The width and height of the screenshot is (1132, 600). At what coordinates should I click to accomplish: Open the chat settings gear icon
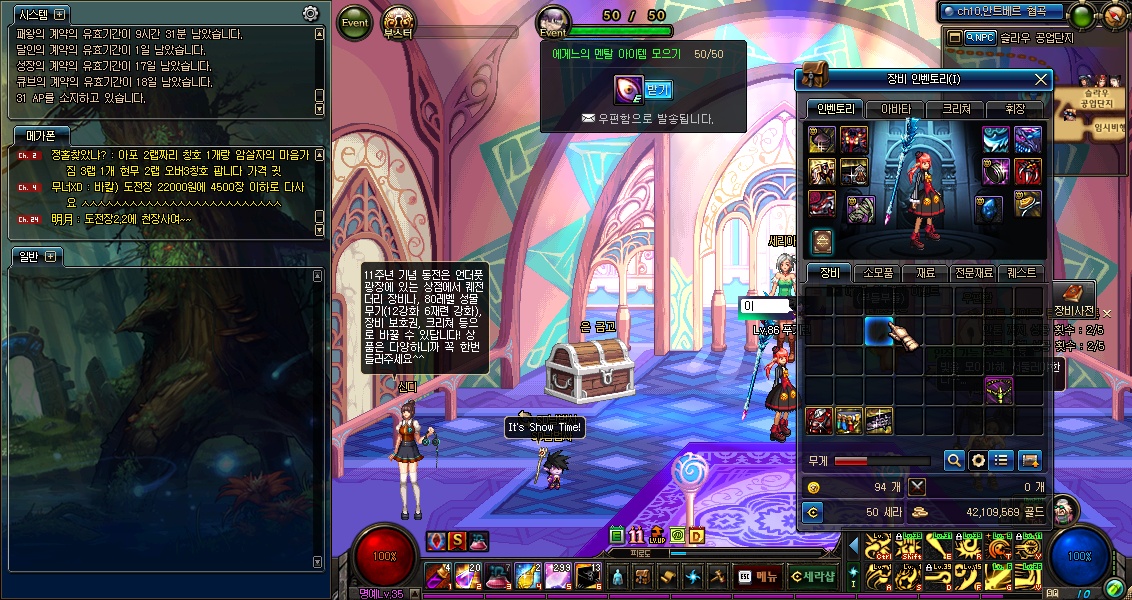click(311, 14)
